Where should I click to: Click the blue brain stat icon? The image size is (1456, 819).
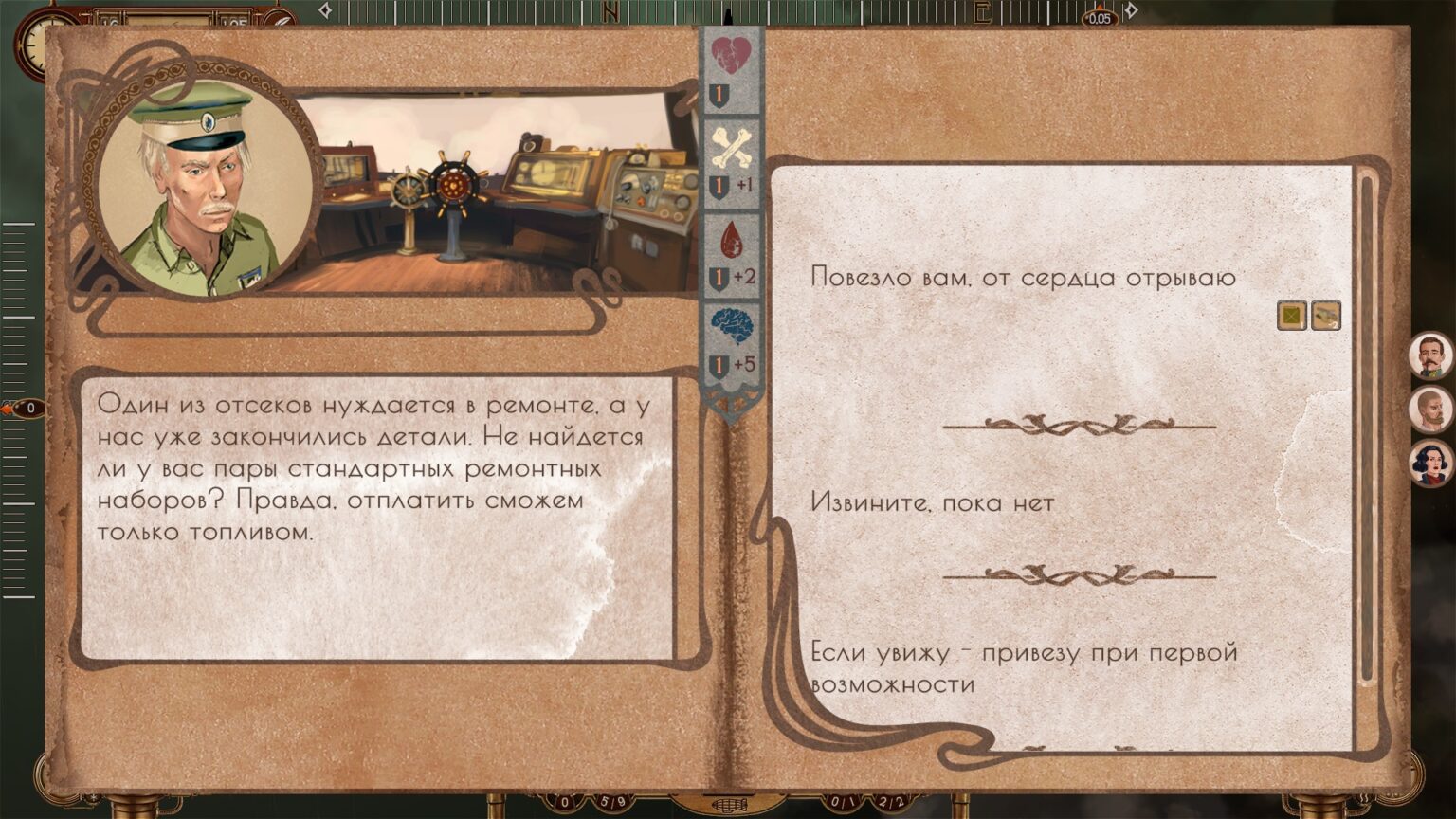[731, 326]
